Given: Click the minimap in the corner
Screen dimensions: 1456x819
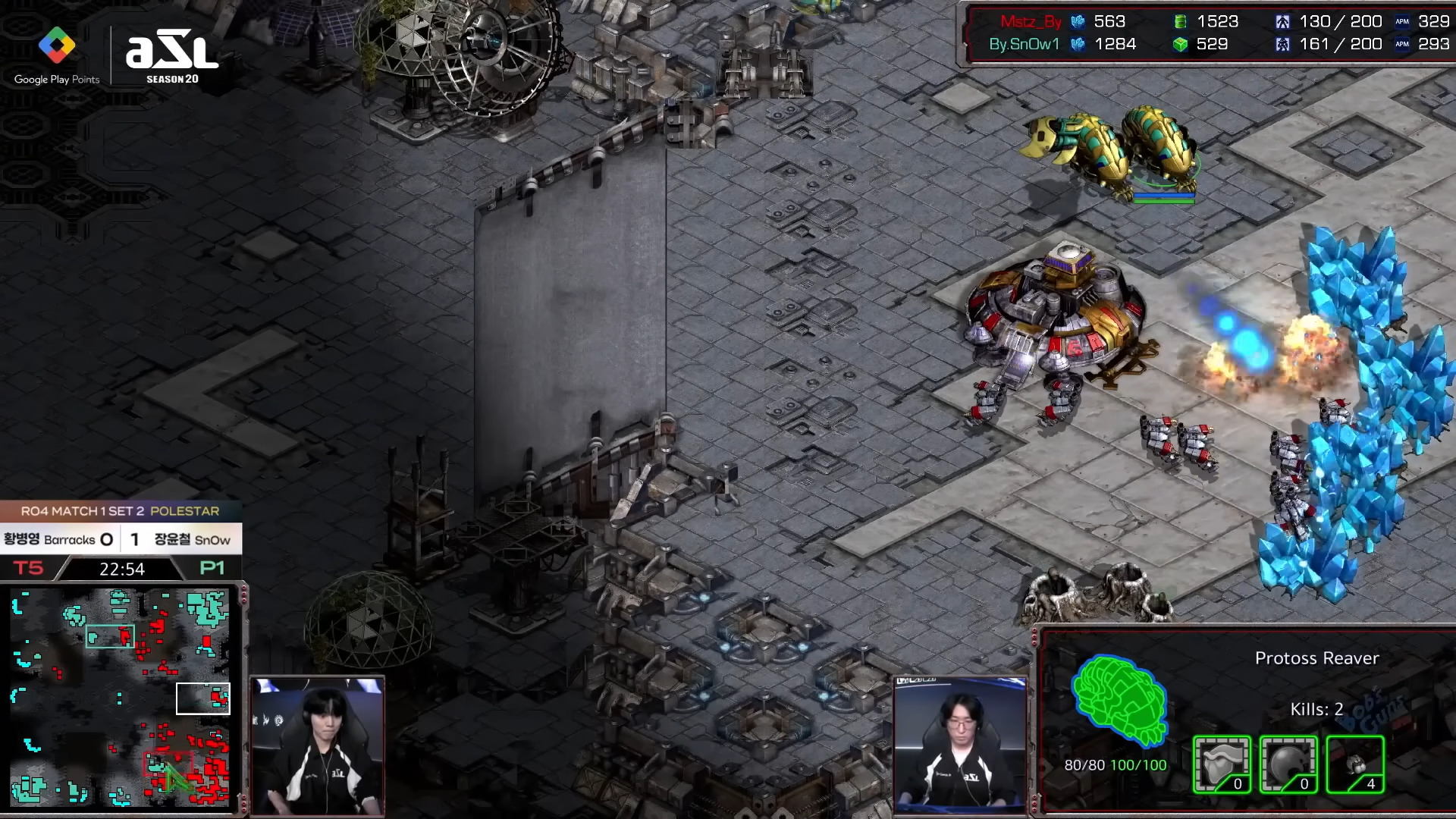Looking at the screenshot, I should tap(120, 698).
